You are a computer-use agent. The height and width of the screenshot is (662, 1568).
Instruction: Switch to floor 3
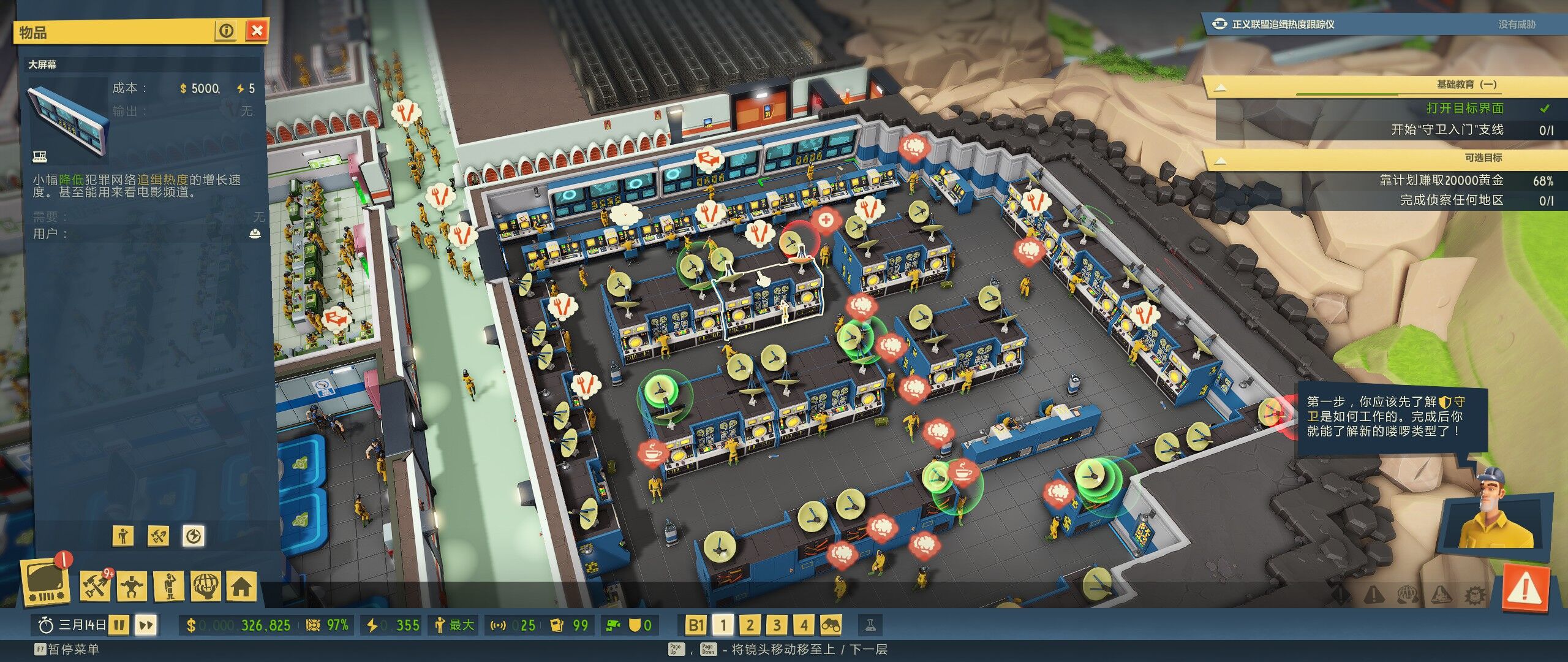point(777,625)
